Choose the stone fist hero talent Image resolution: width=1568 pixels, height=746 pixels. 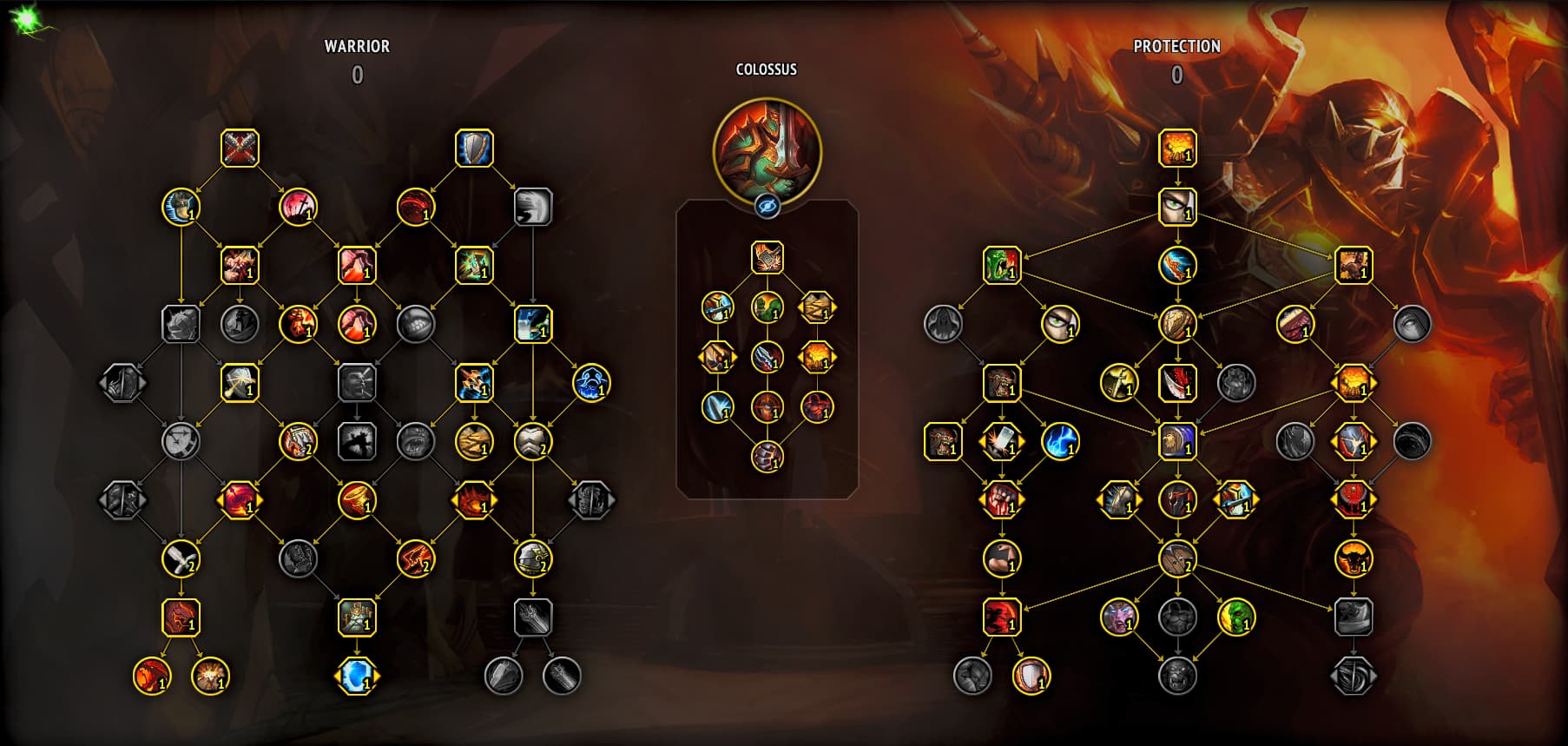pyautogui.click(x=767, y=456)
